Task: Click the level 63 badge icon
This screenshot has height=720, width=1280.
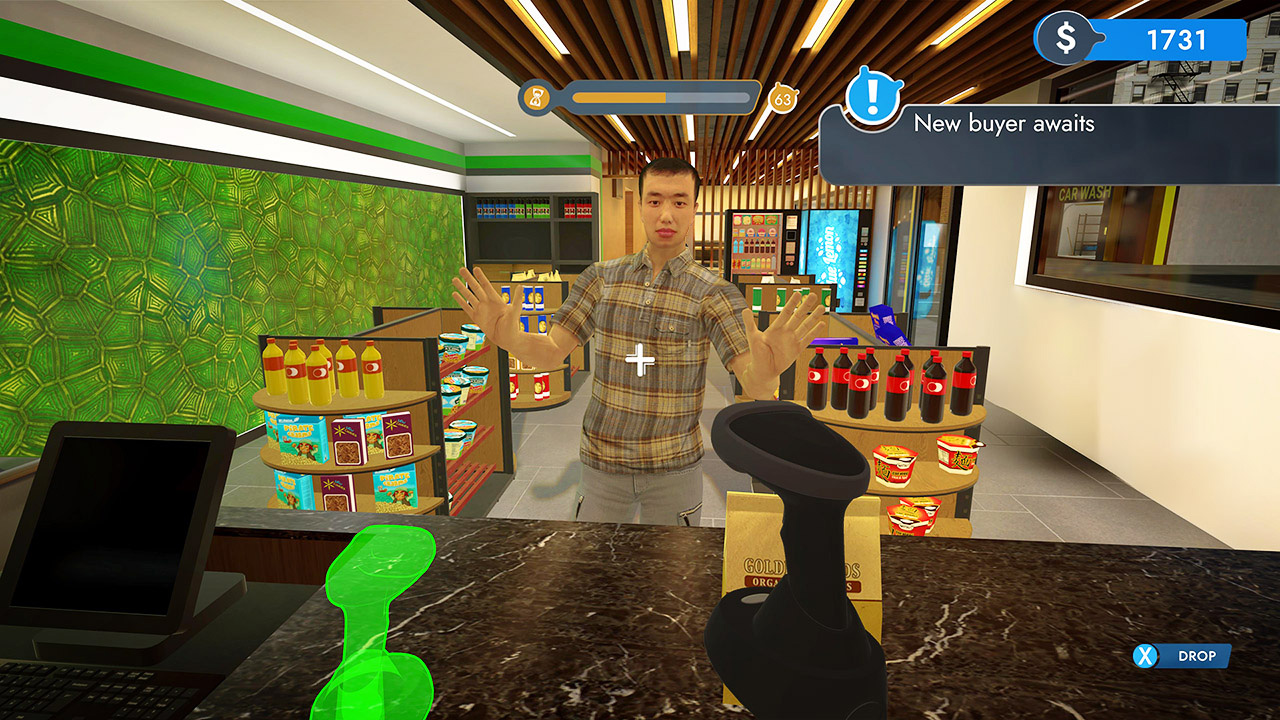Action: [x=784, y=98]
